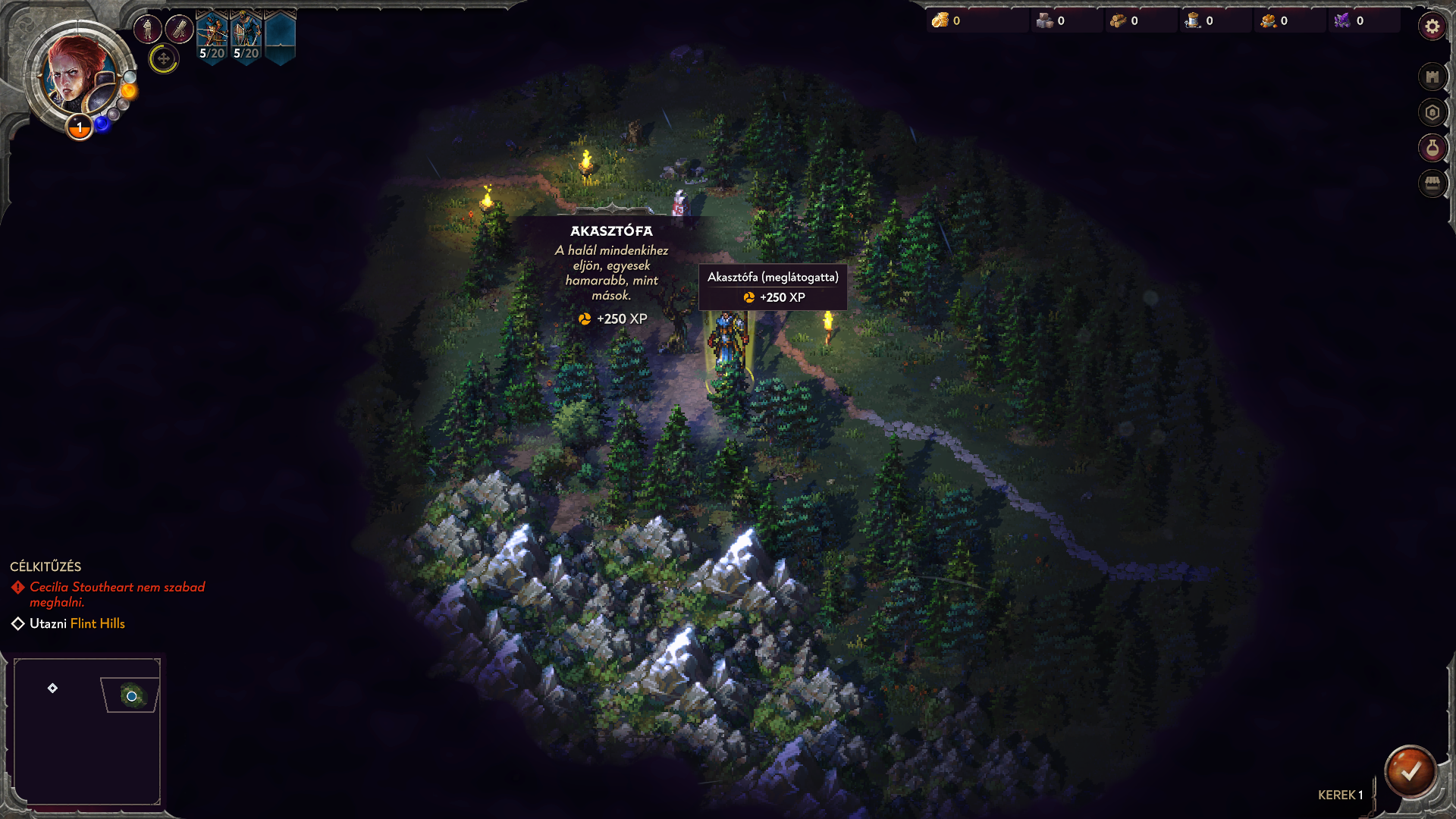Viewport: 1456px width, 819px height.
Task: Open the potion flask research button
Action: [1432, 148]
